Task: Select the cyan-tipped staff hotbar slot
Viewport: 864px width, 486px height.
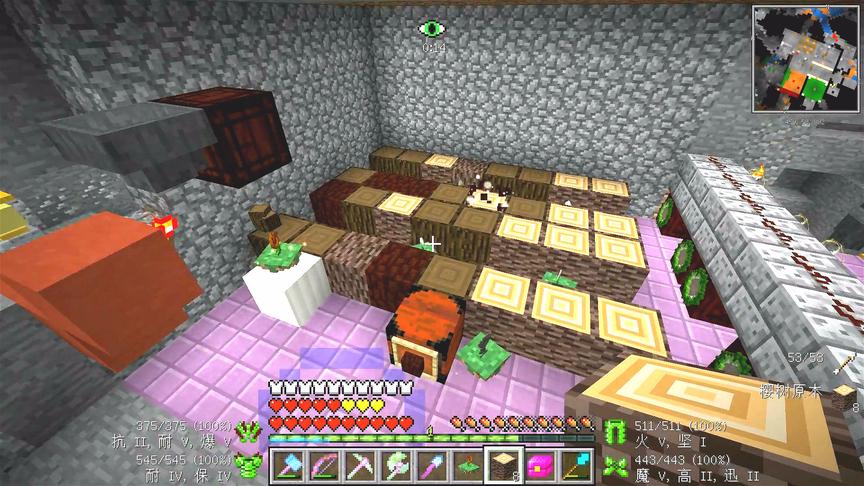Action: pyautogui.click(x=575, y=464)
